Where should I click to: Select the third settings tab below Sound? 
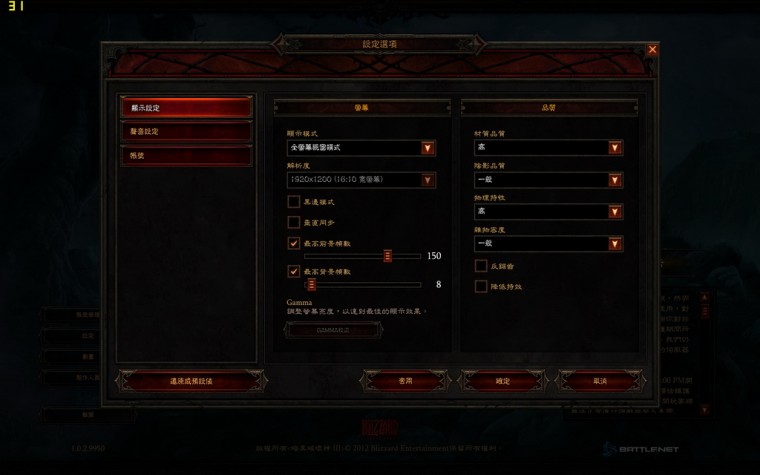pos(185,156)
